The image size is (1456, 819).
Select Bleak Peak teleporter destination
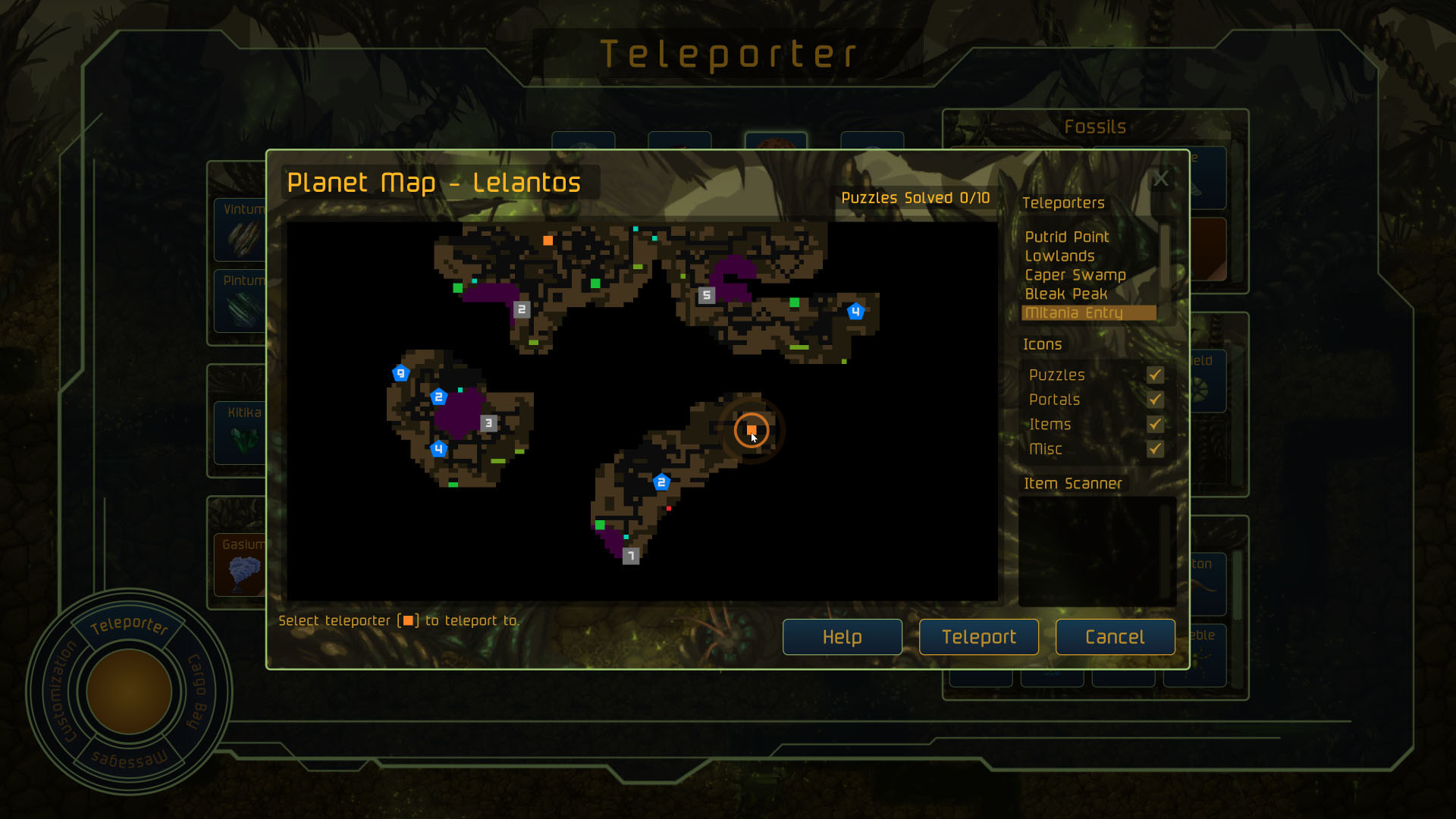(1065, 294)
